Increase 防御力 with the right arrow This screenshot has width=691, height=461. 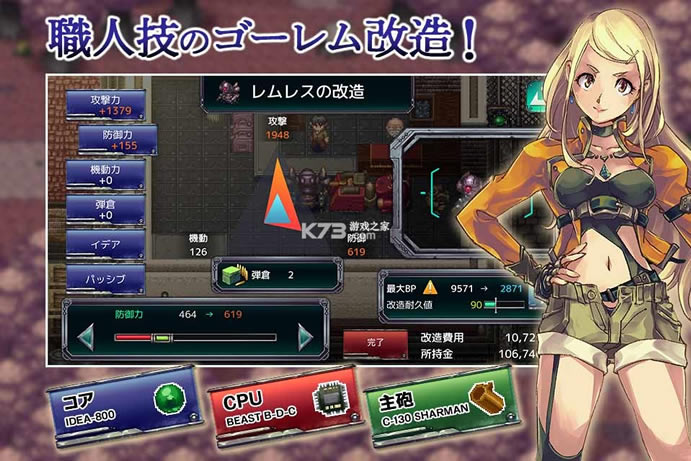click(x=305, y=338)
